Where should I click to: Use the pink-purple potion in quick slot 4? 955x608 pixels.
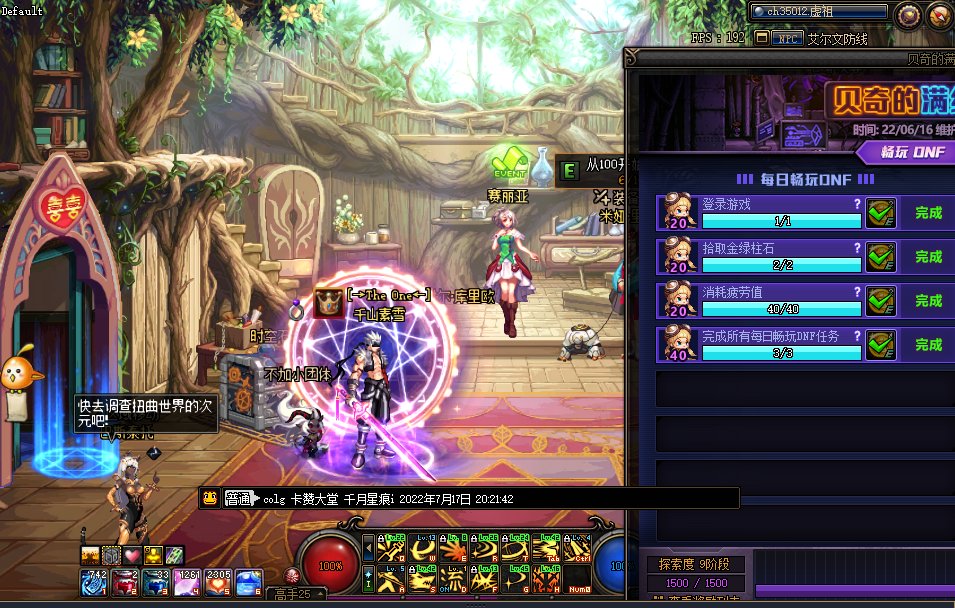pos(188,580)
